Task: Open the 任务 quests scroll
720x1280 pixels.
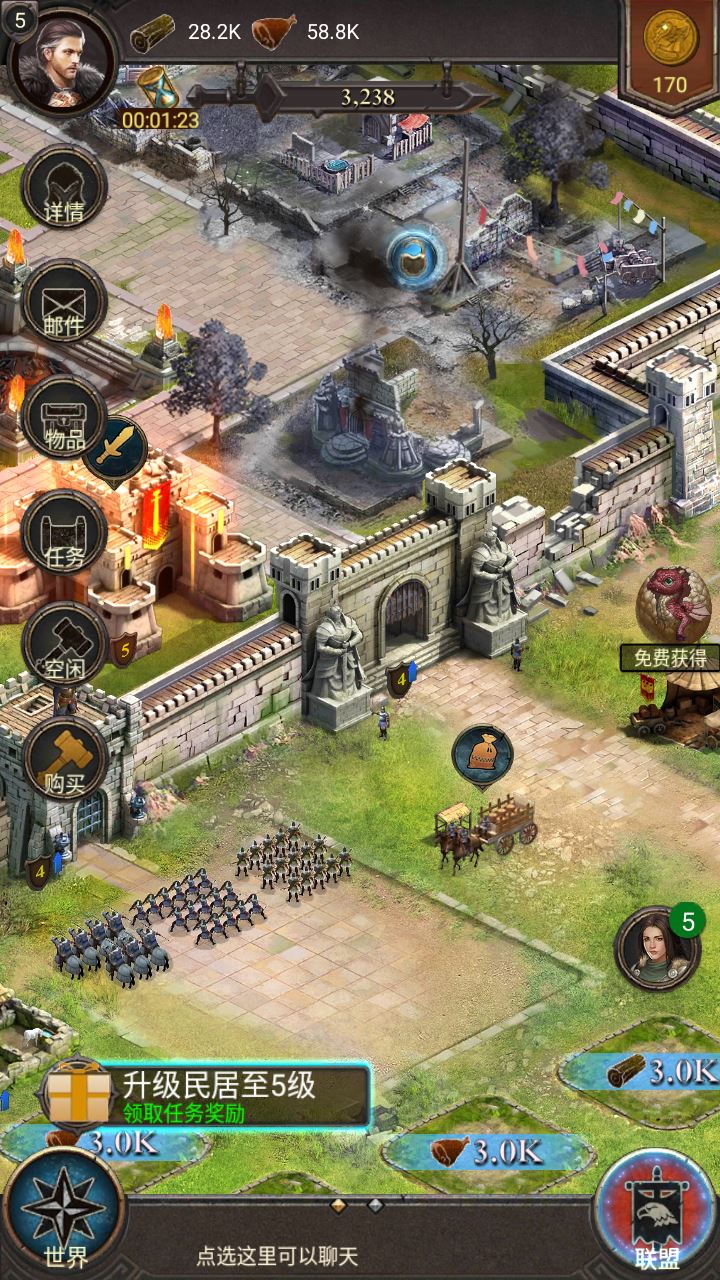Action: point(64,533)
